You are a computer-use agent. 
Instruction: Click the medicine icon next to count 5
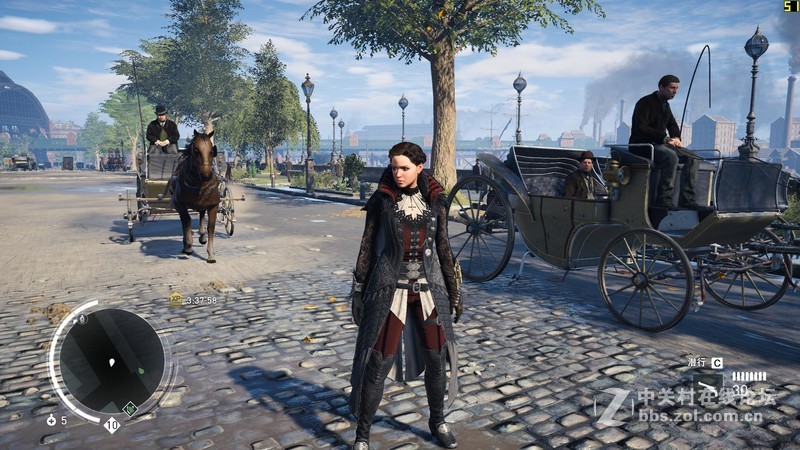51,420
